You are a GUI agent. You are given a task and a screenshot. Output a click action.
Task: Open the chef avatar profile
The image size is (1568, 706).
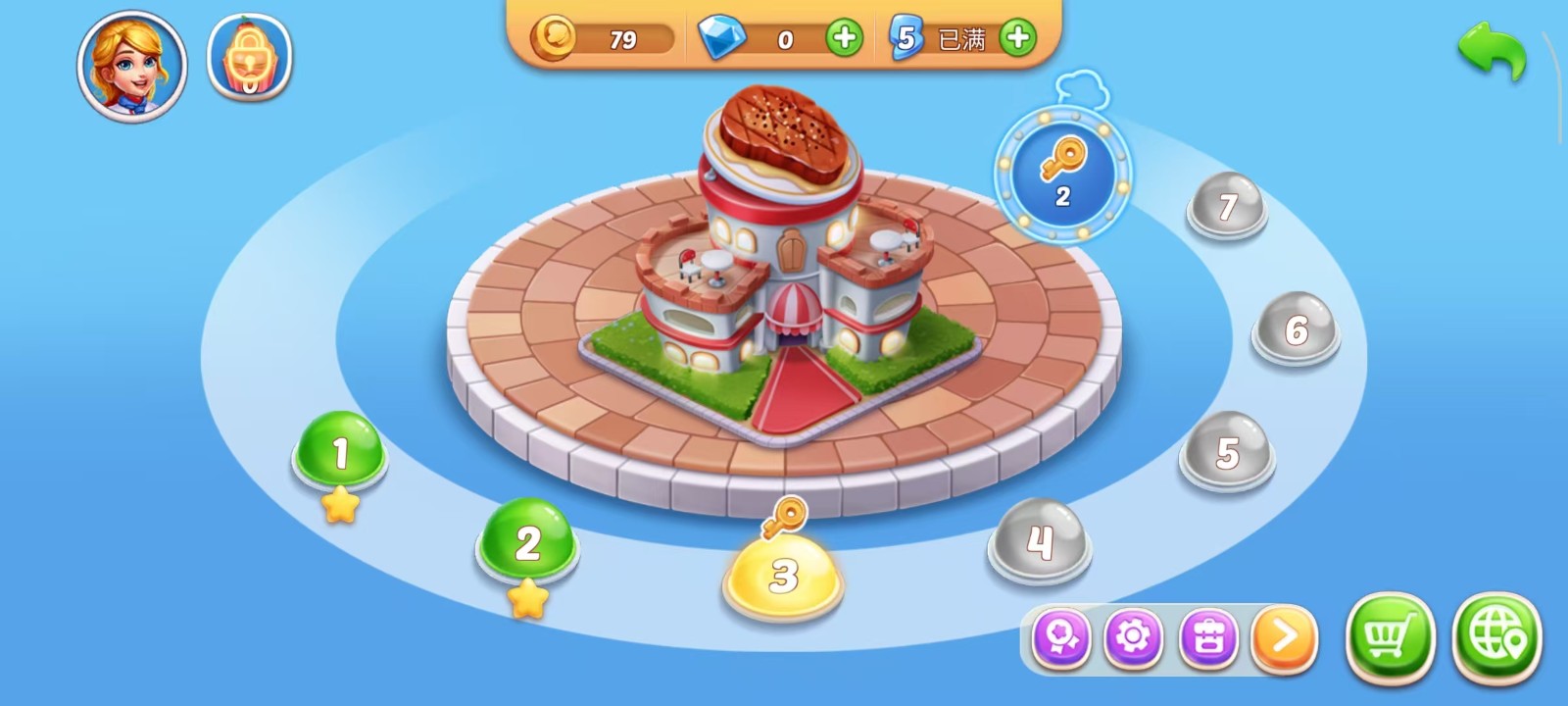(x=132, y=66)
